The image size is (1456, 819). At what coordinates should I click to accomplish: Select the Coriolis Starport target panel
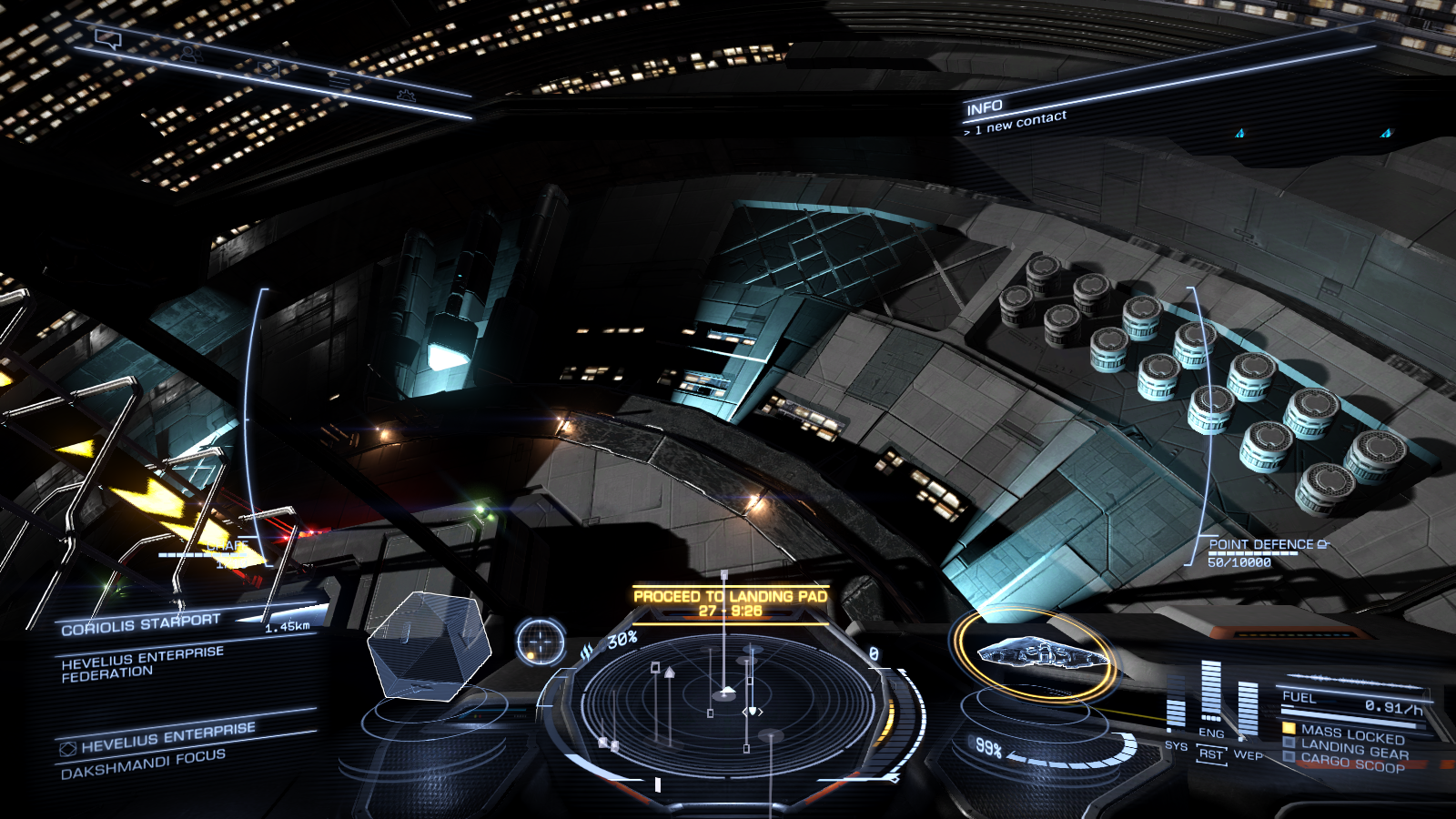click(x=141, y=624)
